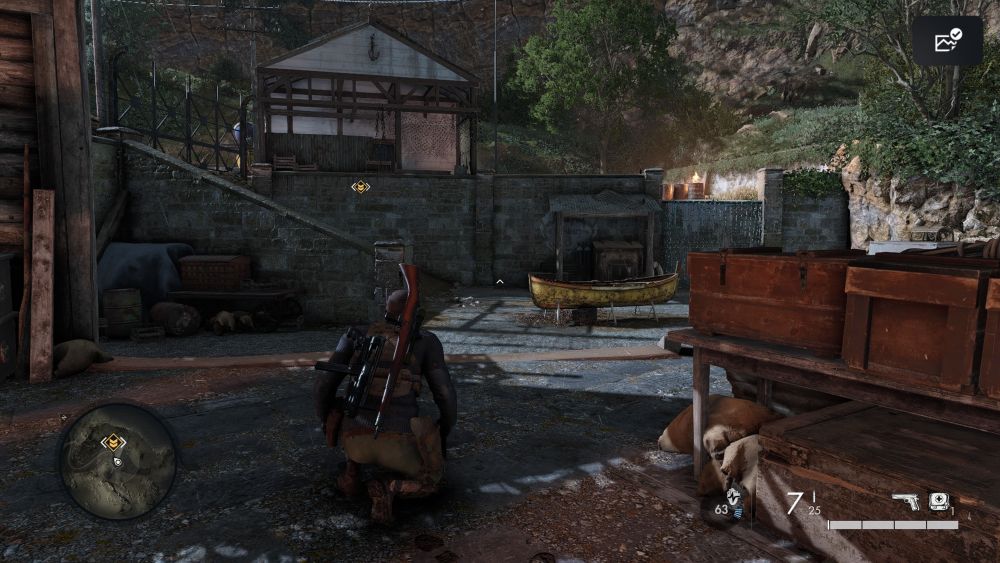Open the circular minimap
Viewport: 1000px width, 563px height.
(118, 461)
